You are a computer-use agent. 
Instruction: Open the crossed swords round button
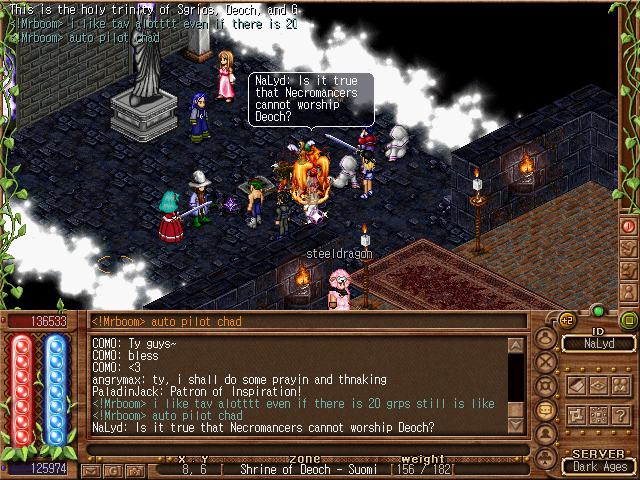[x=546, y=361]
